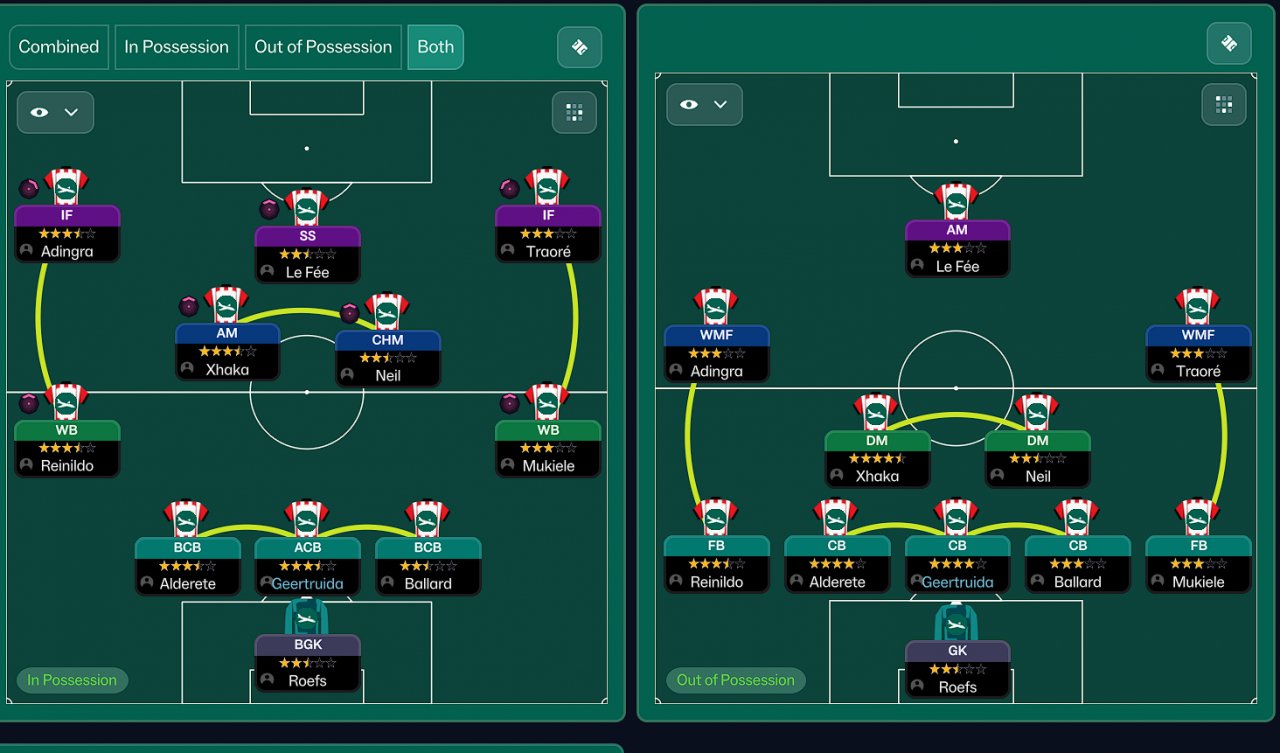Switch to the Combined view tab
Screen dimensions: 1280x753
click(x=58, y=47)
